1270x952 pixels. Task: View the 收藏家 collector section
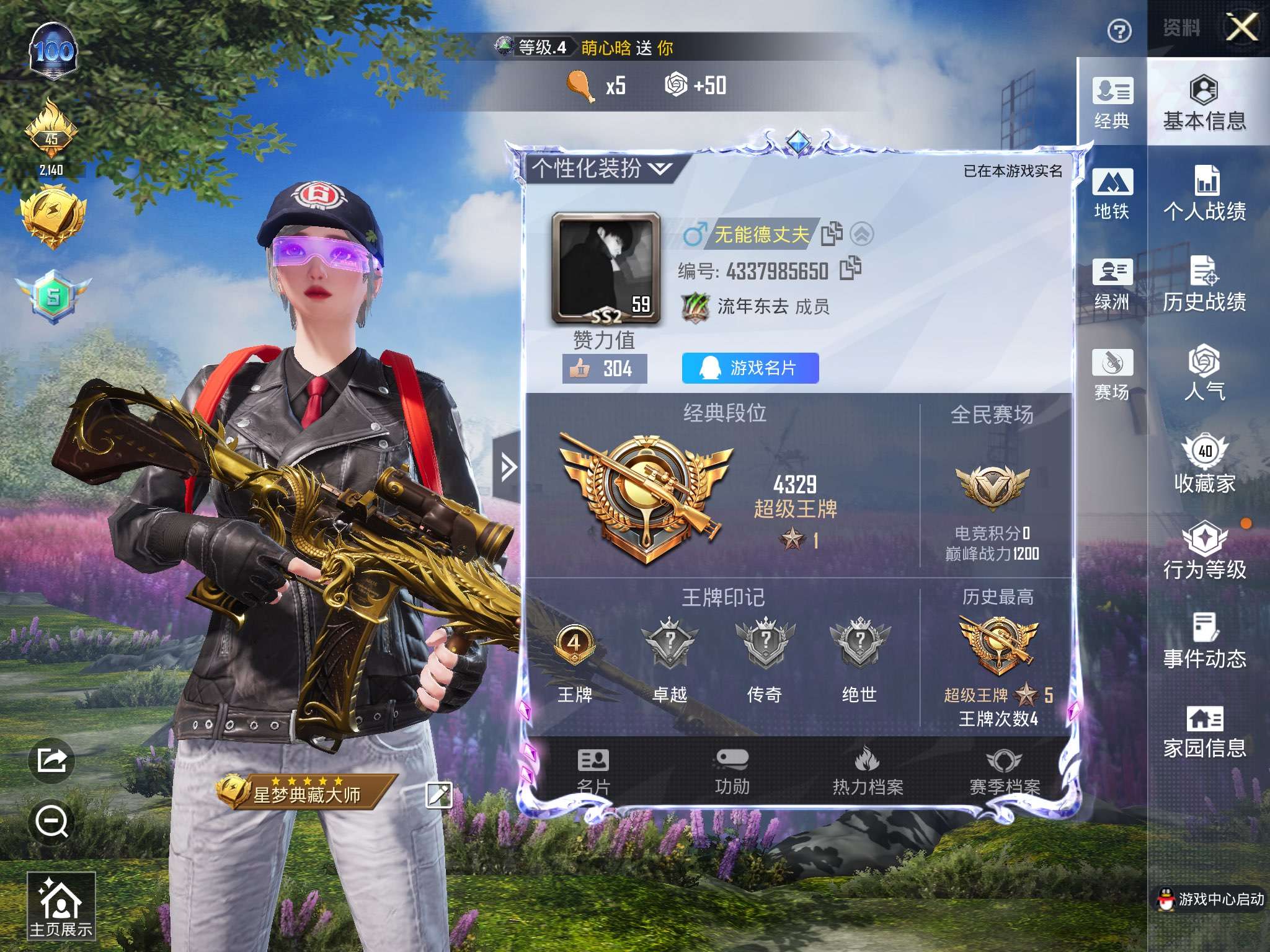click(1204, 465)
